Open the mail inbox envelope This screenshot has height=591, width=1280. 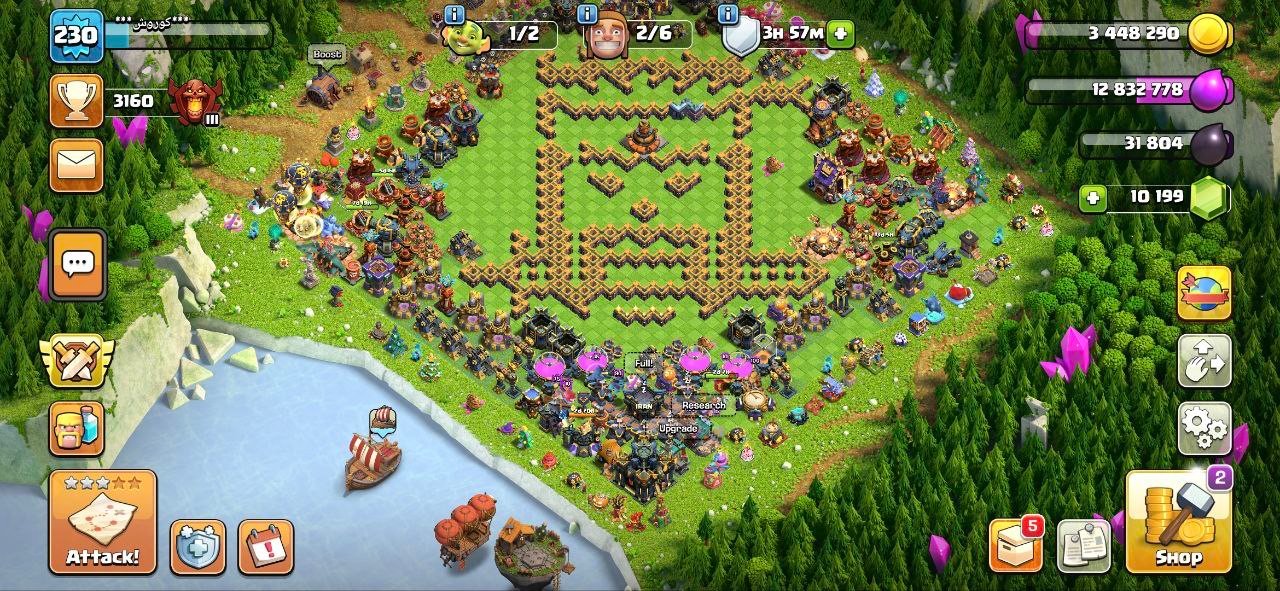pyautogui.click(x=76, y=165)
